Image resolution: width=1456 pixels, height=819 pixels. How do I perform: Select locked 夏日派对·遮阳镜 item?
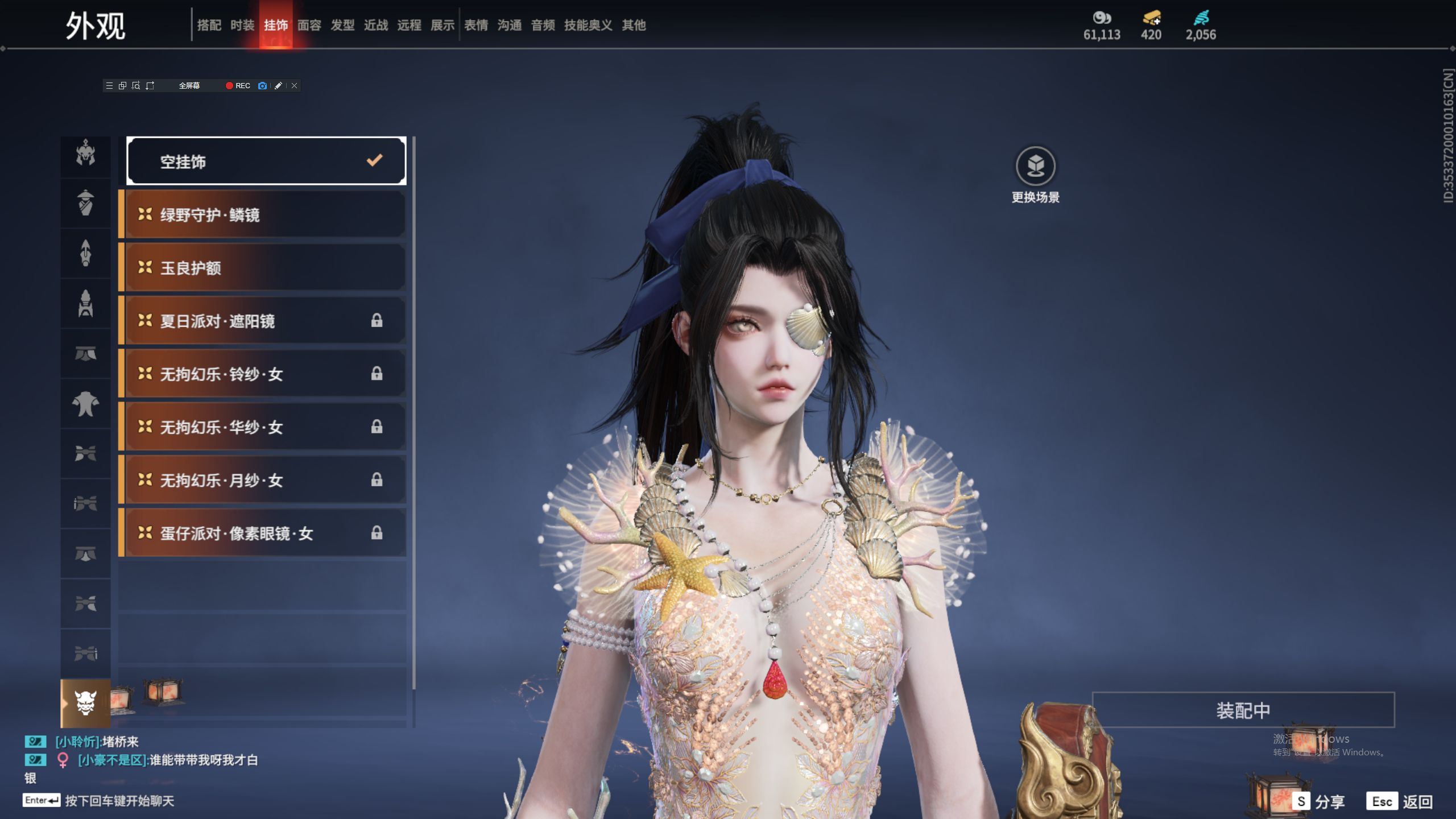(264, 321)
